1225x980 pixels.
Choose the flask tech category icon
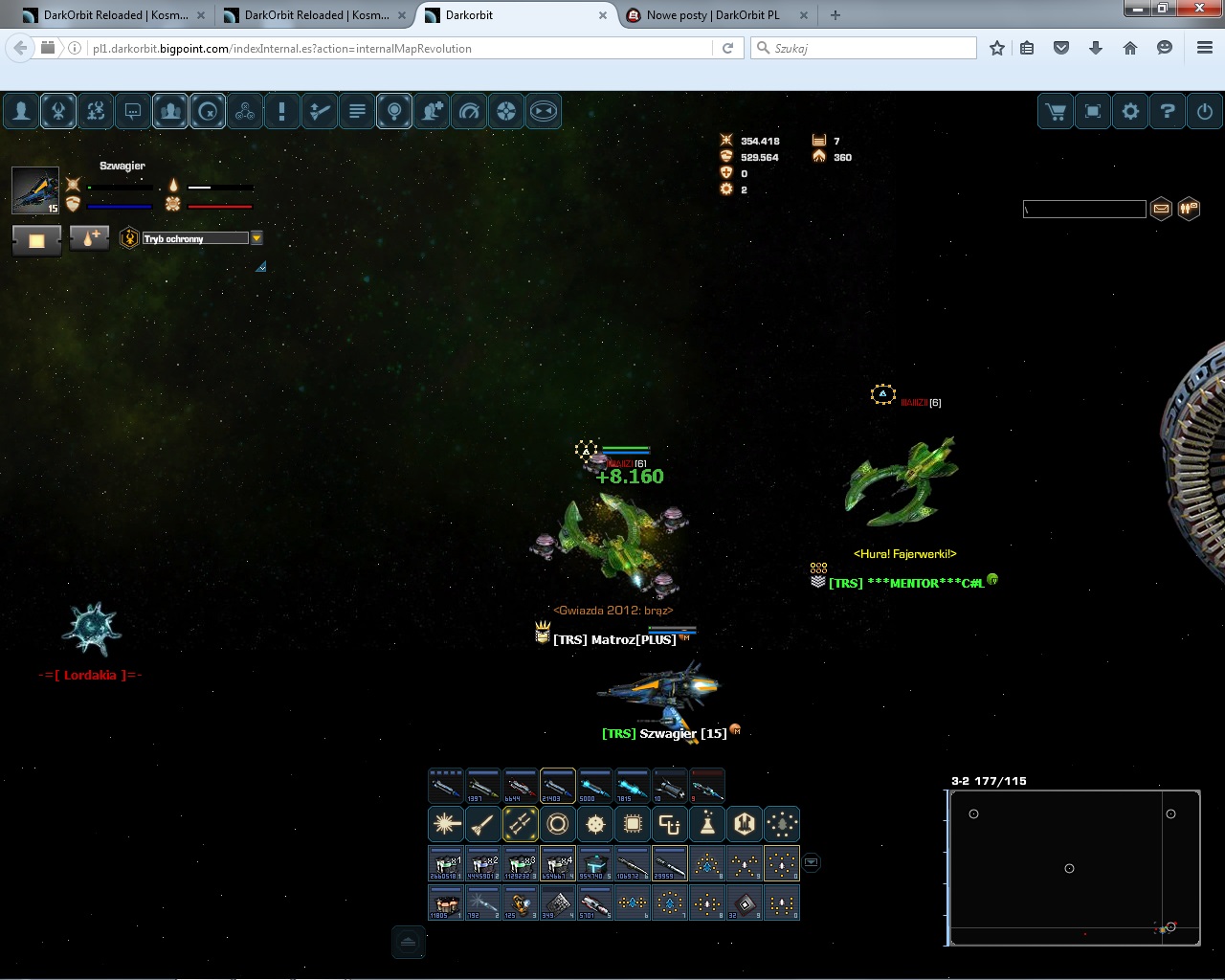point(707,823)
